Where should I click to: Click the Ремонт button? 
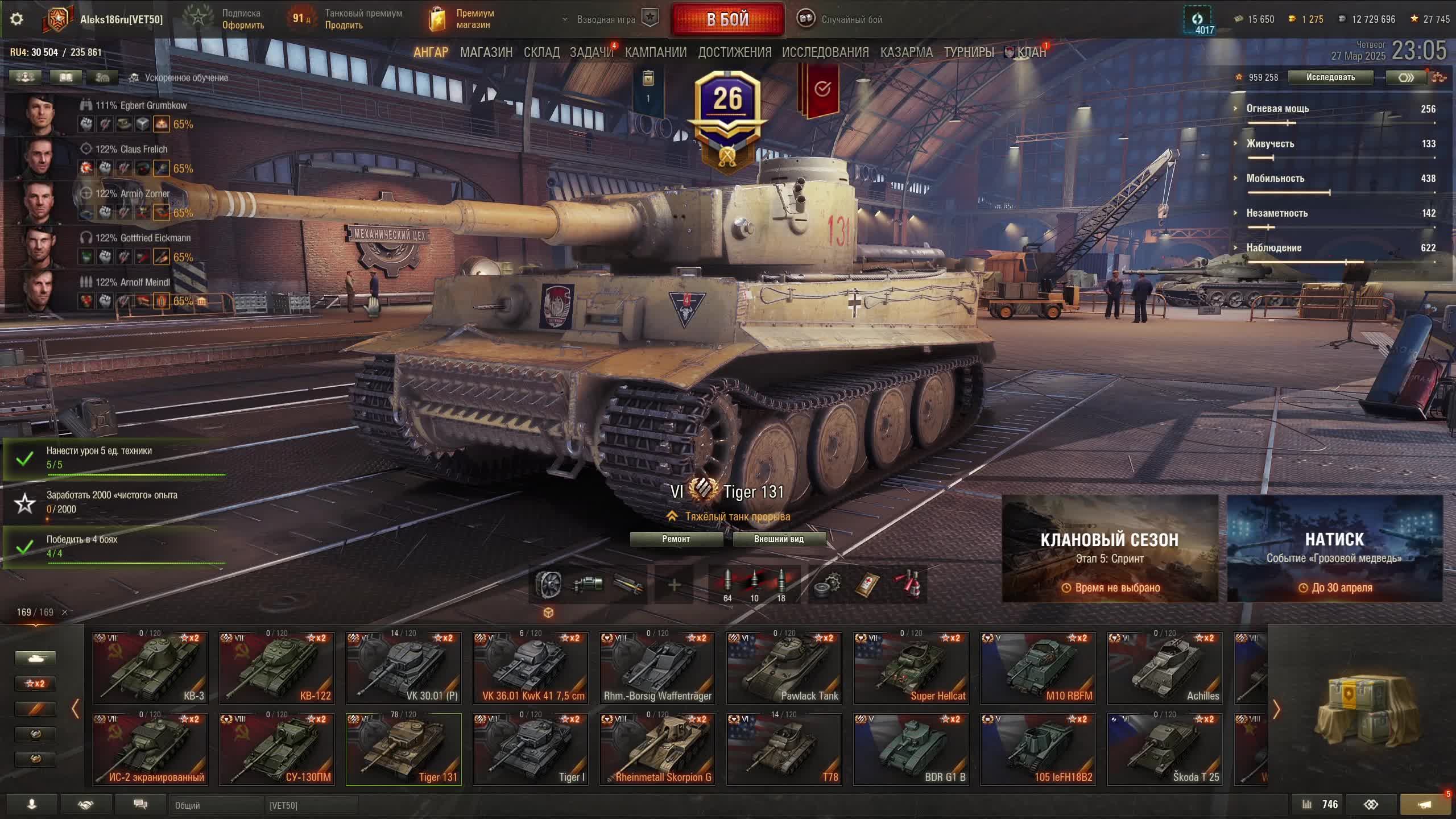point(676,539)
